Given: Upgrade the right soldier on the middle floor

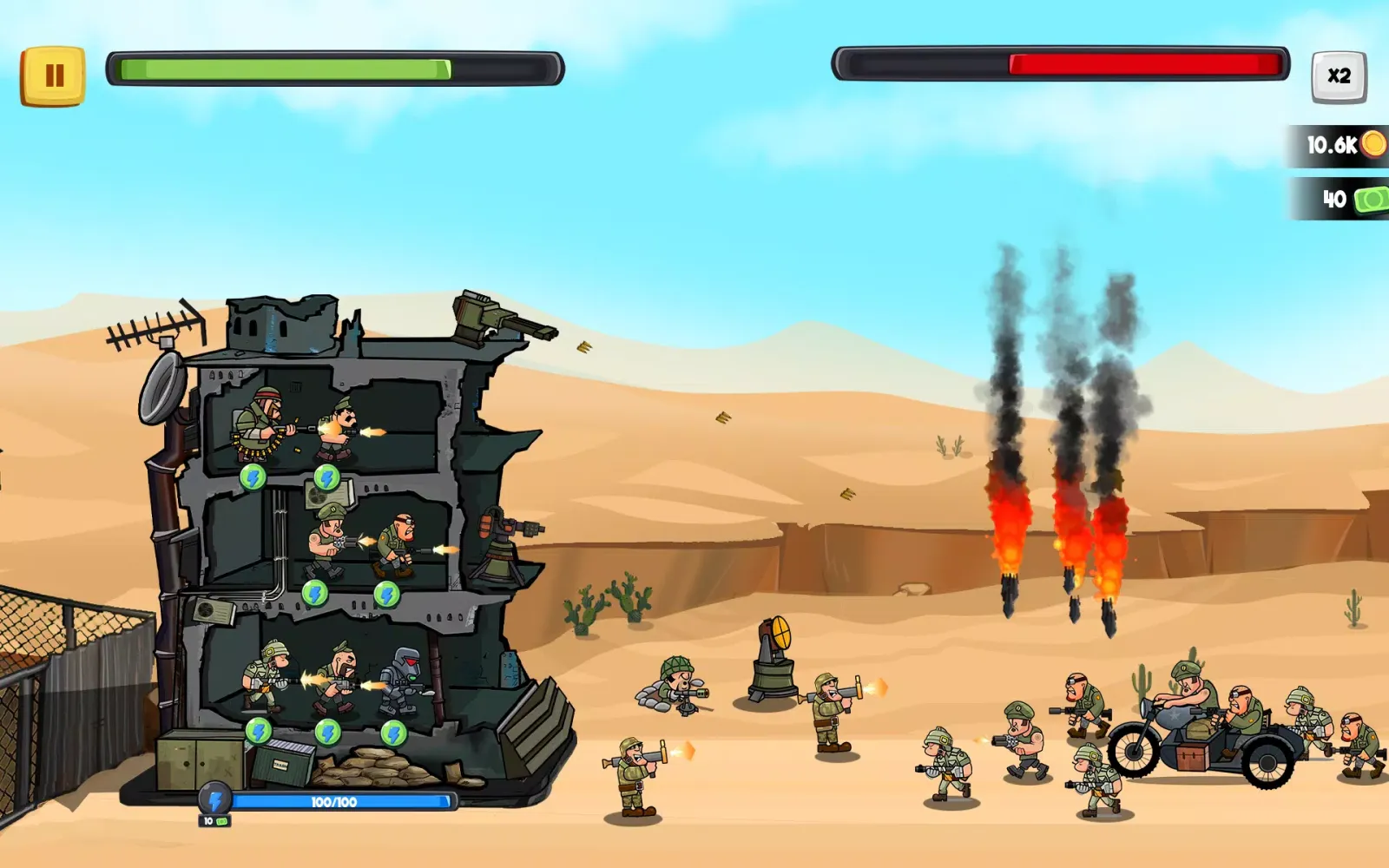Looking at the screenshot, I should pyautogui.click(x=386, y=595).
